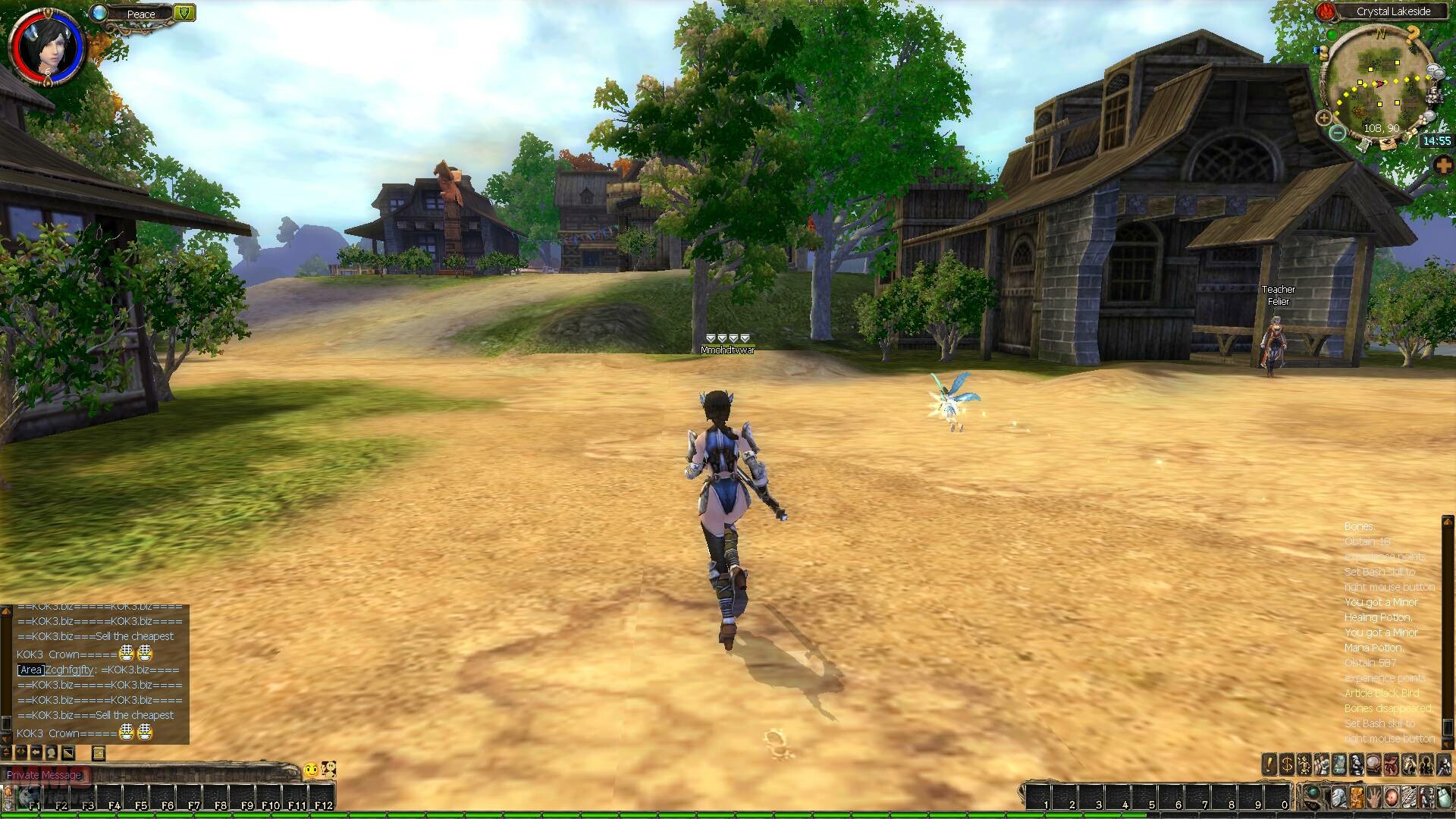The width and height of the screenshot is (1456, 819).
Task: Click the open hand icon in bottom menu
Action: pyautogui.click(x=1373, y=798)
